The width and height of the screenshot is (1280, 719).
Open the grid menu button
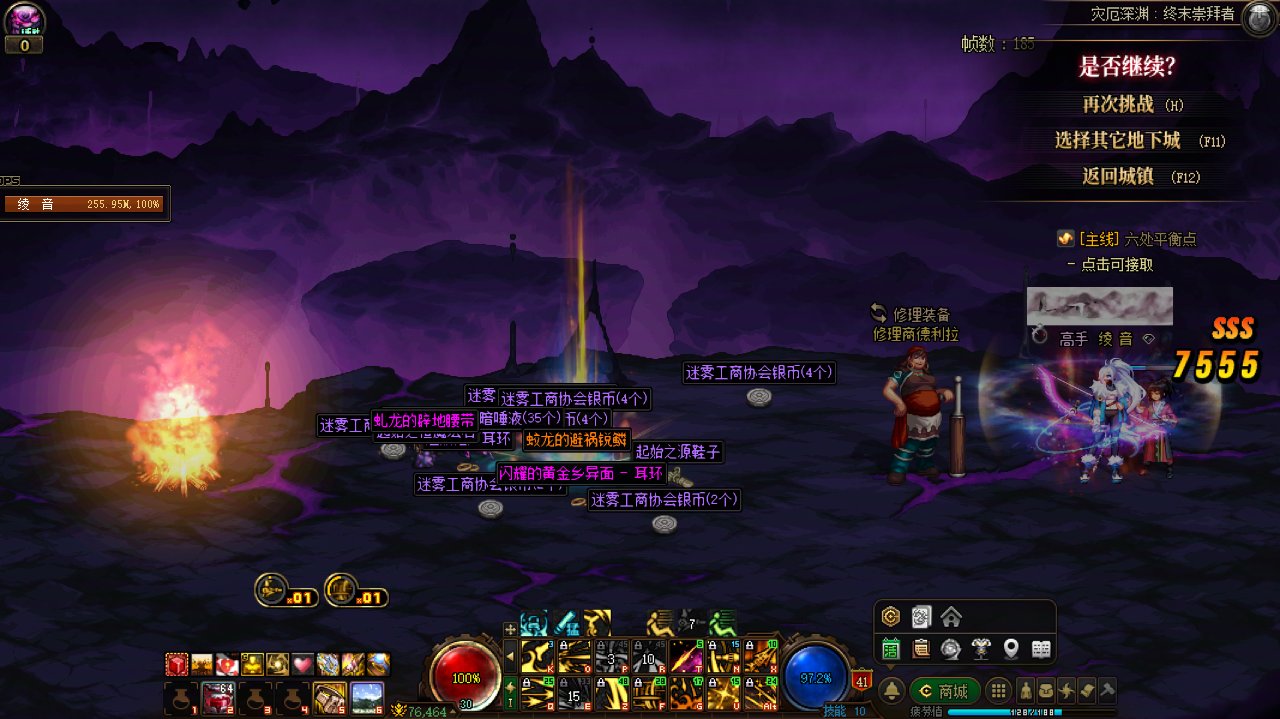coord(997,691)
